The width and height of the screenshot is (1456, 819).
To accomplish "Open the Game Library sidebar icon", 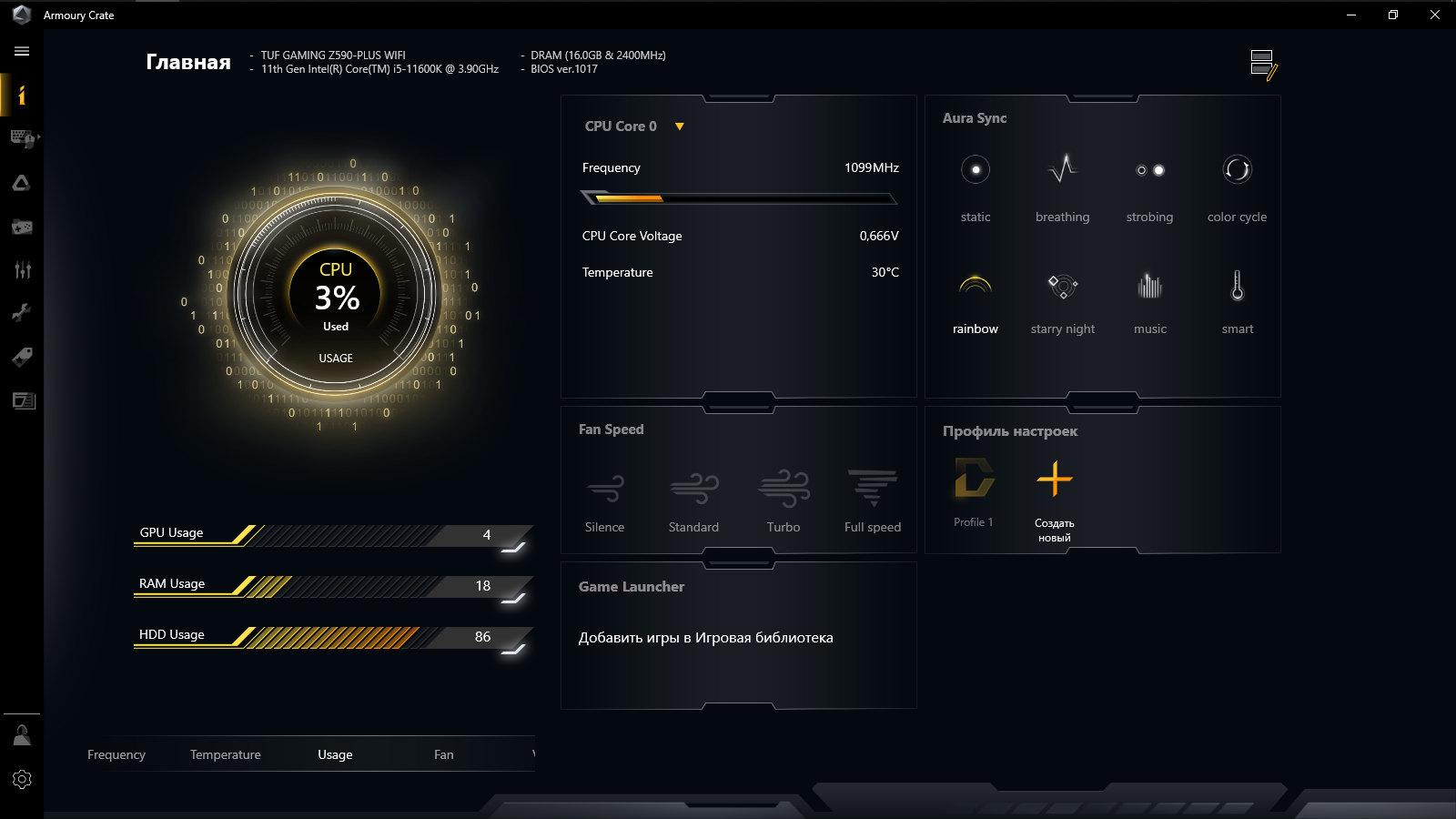I will [x=21, y=227].
